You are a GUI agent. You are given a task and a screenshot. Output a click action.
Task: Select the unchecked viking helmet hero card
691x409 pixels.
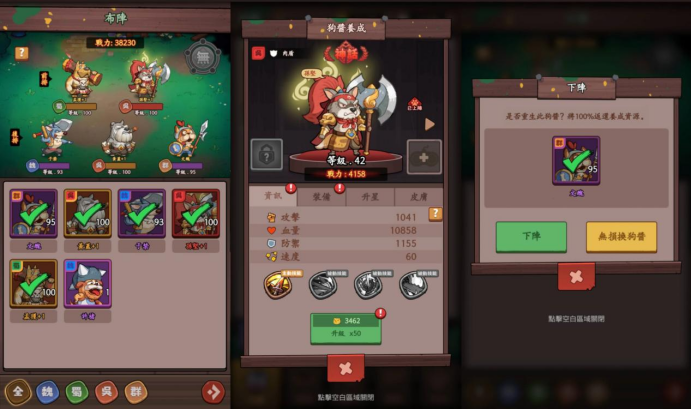coord(88,284)
